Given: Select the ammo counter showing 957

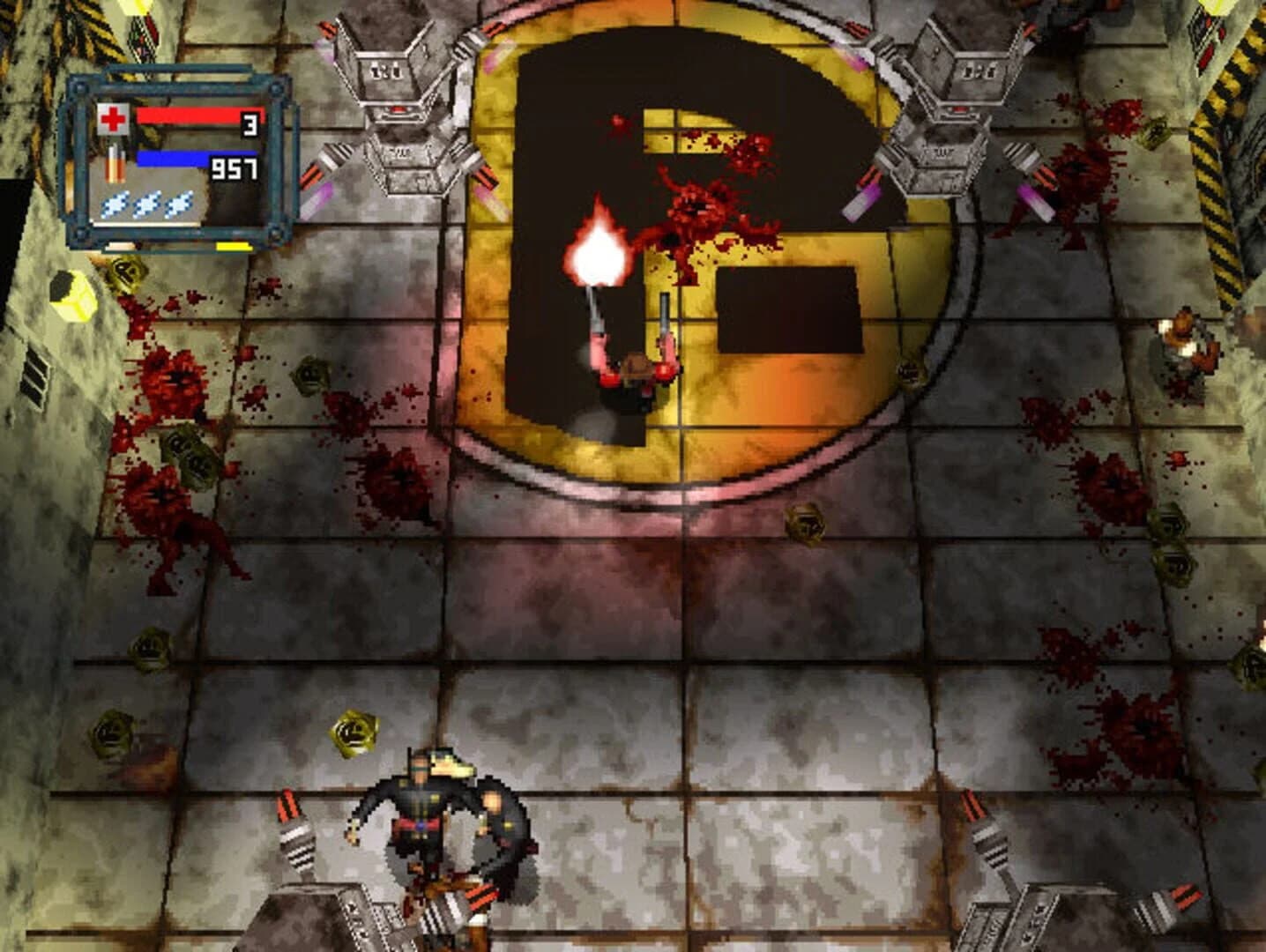Looking at the screenshot, I should point(235,168).
